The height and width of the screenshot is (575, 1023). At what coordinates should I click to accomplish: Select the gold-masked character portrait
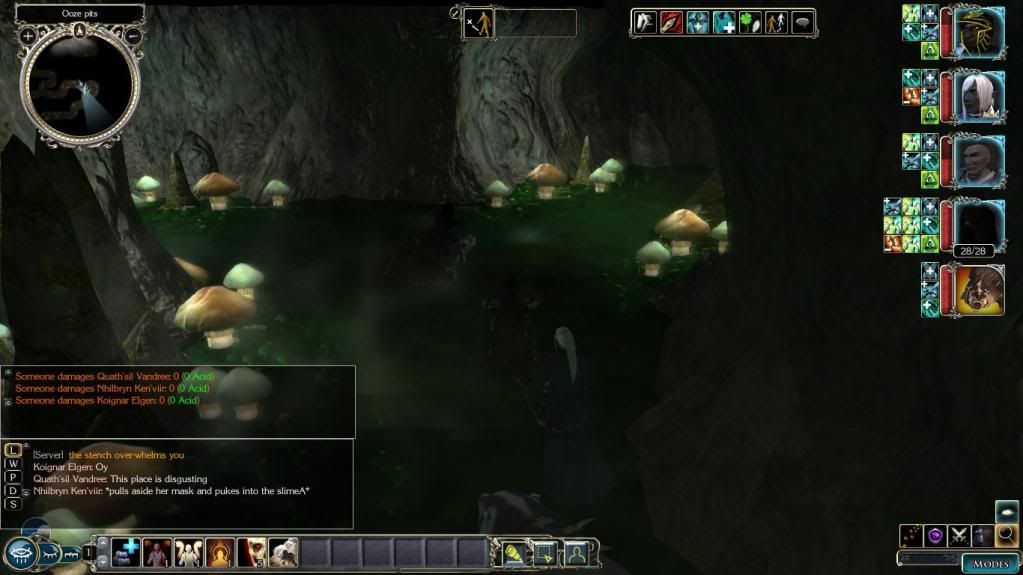tap(978, 32)
